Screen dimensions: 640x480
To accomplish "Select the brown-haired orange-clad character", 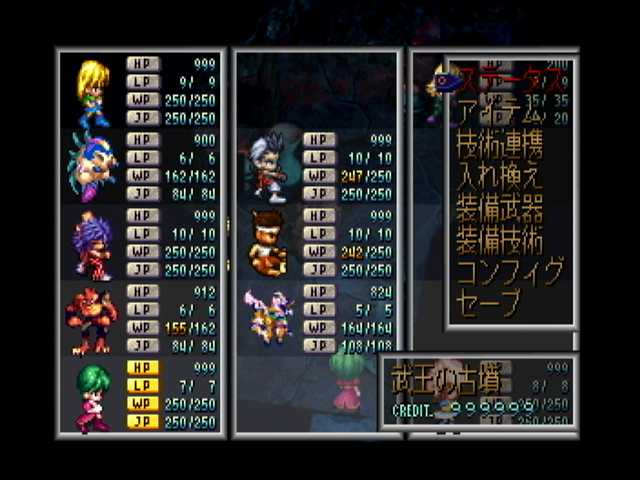I will [x=268, y=243].
